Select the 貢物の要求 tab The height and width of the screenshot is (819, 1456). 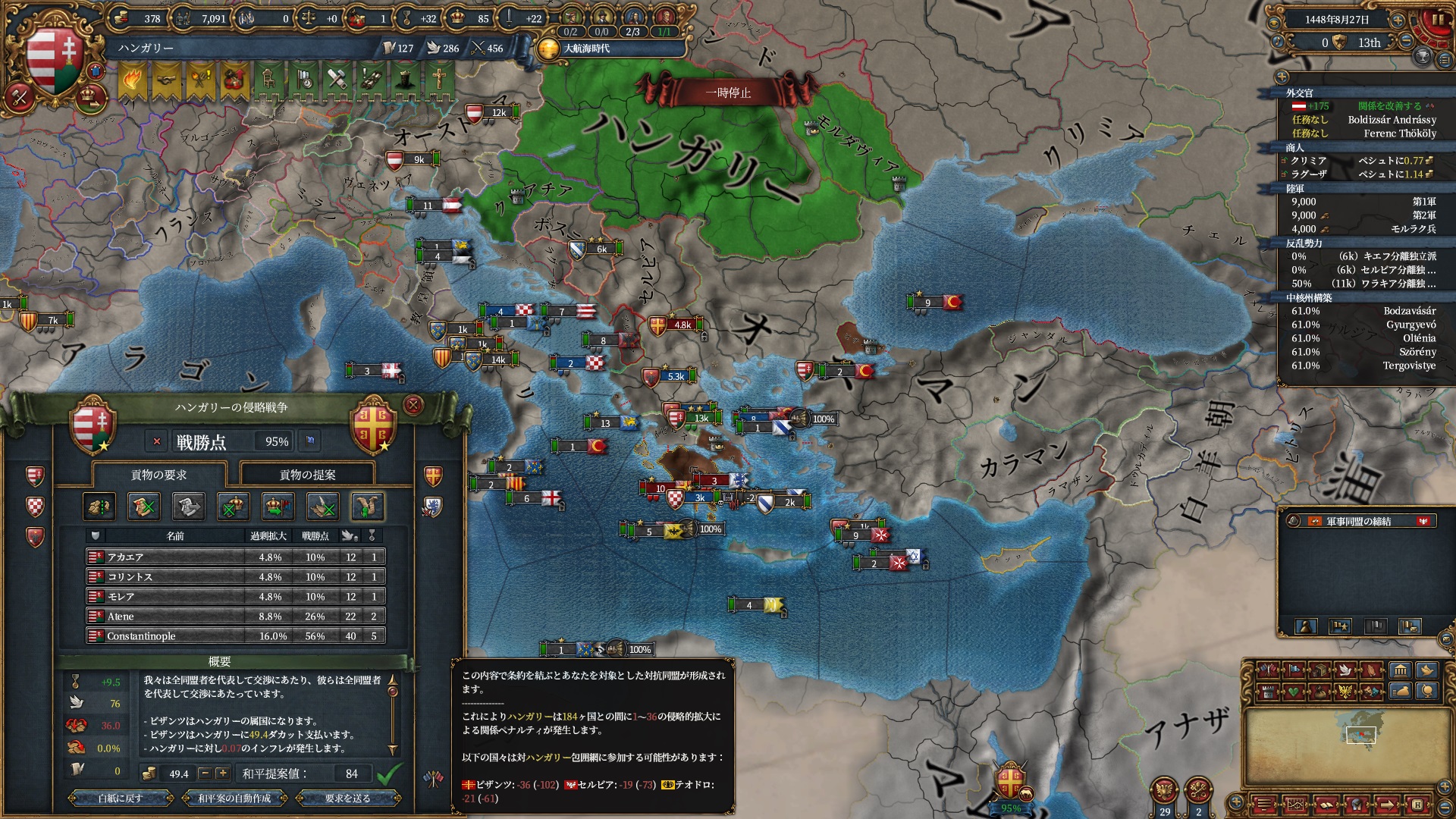pos(158,475)
